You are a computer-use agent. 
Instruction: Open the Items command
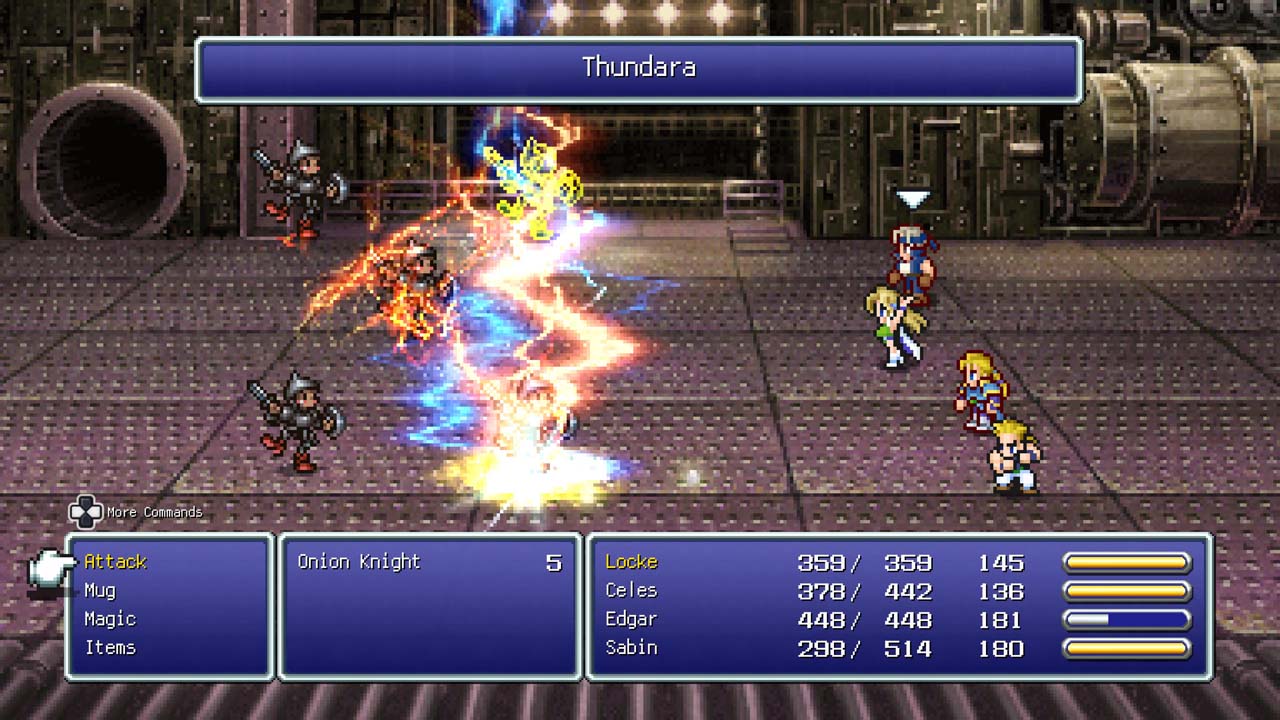[x=110, y=648]
